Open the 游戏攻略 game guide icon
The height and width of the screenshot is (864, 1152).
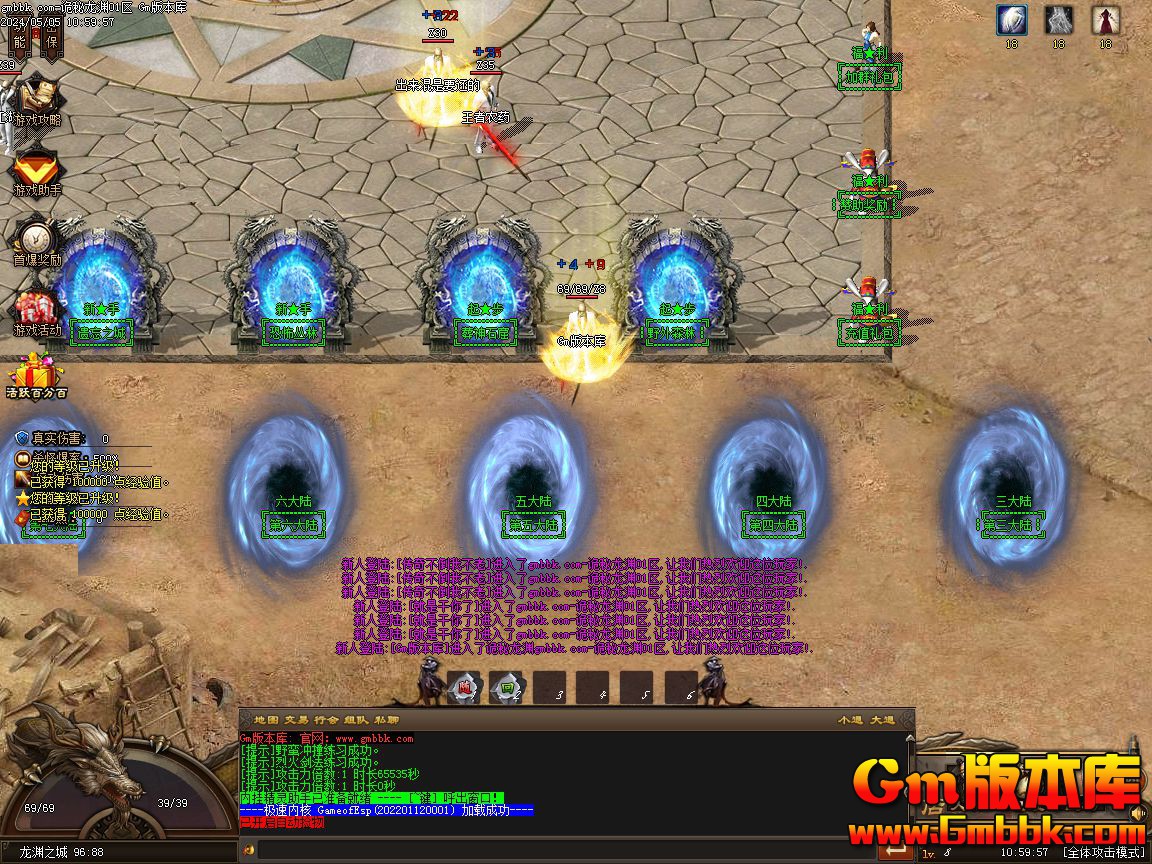(x=37, y=100)
